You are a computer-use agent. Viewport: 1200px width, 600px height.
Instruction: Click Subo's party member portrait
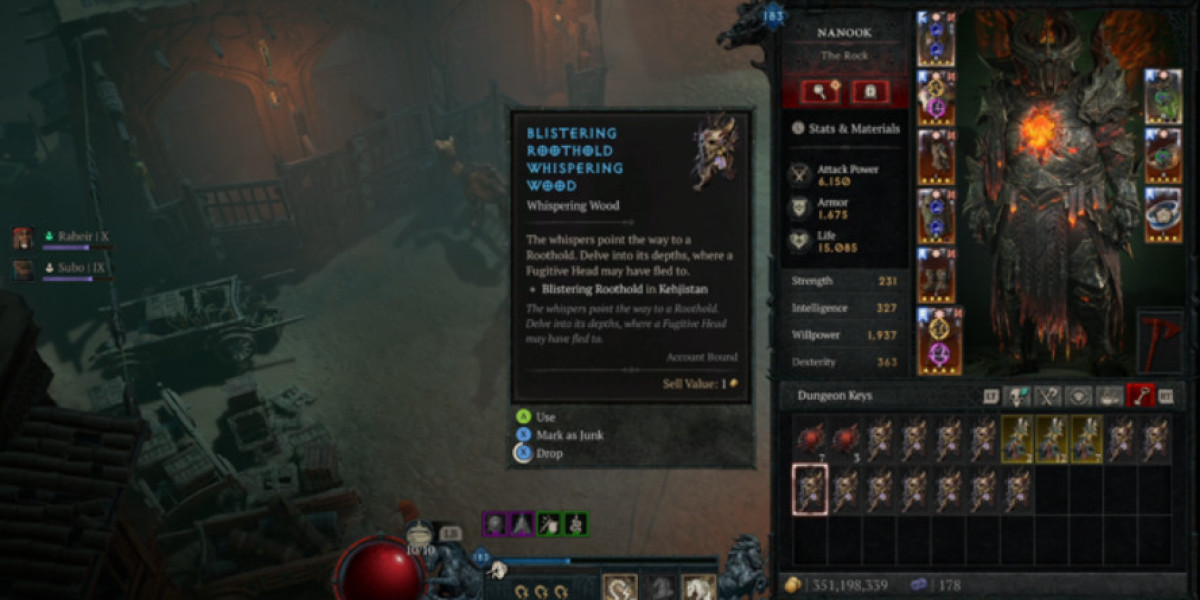point(23,269)
